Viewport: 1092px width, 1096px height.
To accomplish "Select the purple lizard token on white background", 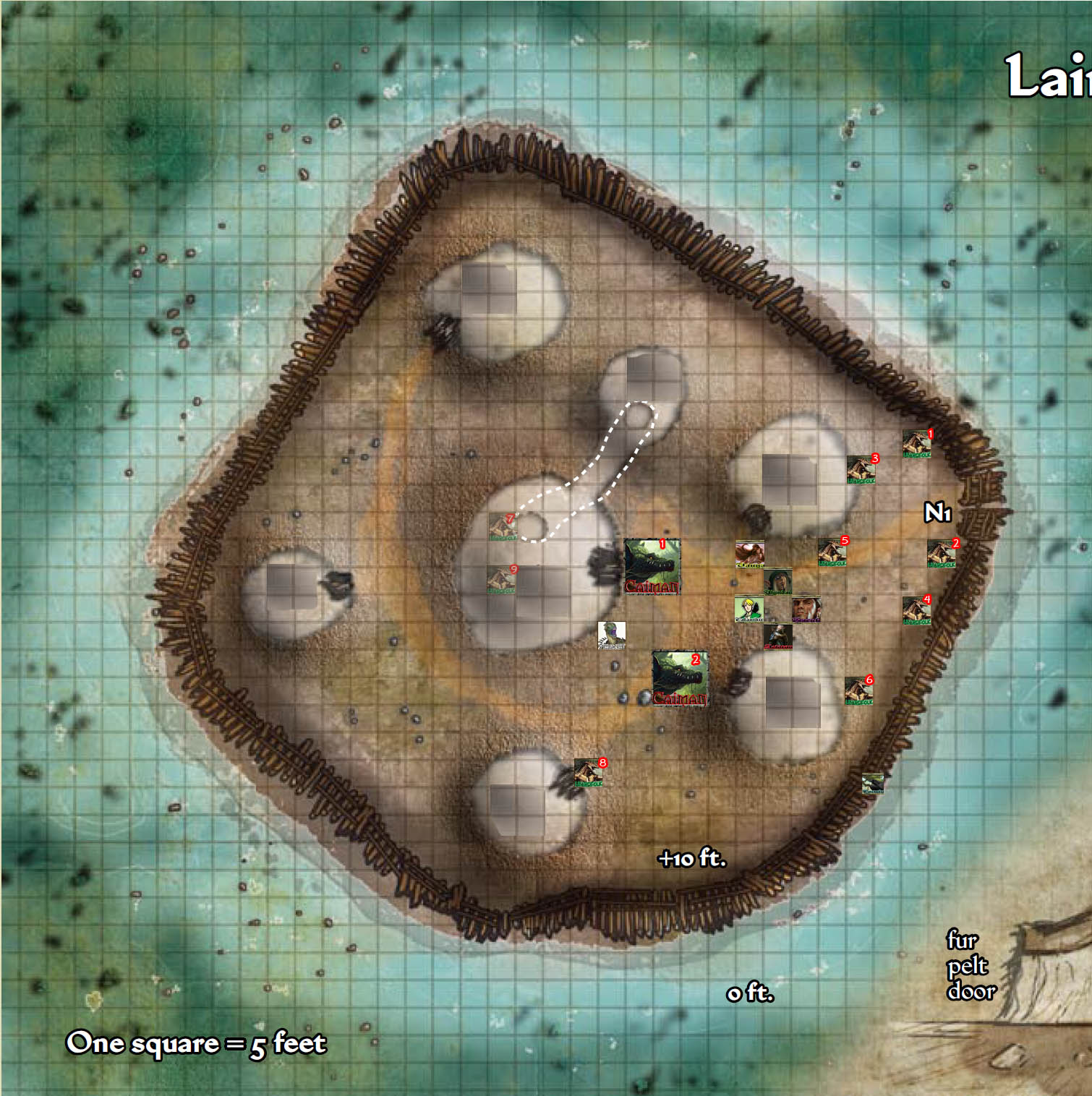I will tap(611, 635).
